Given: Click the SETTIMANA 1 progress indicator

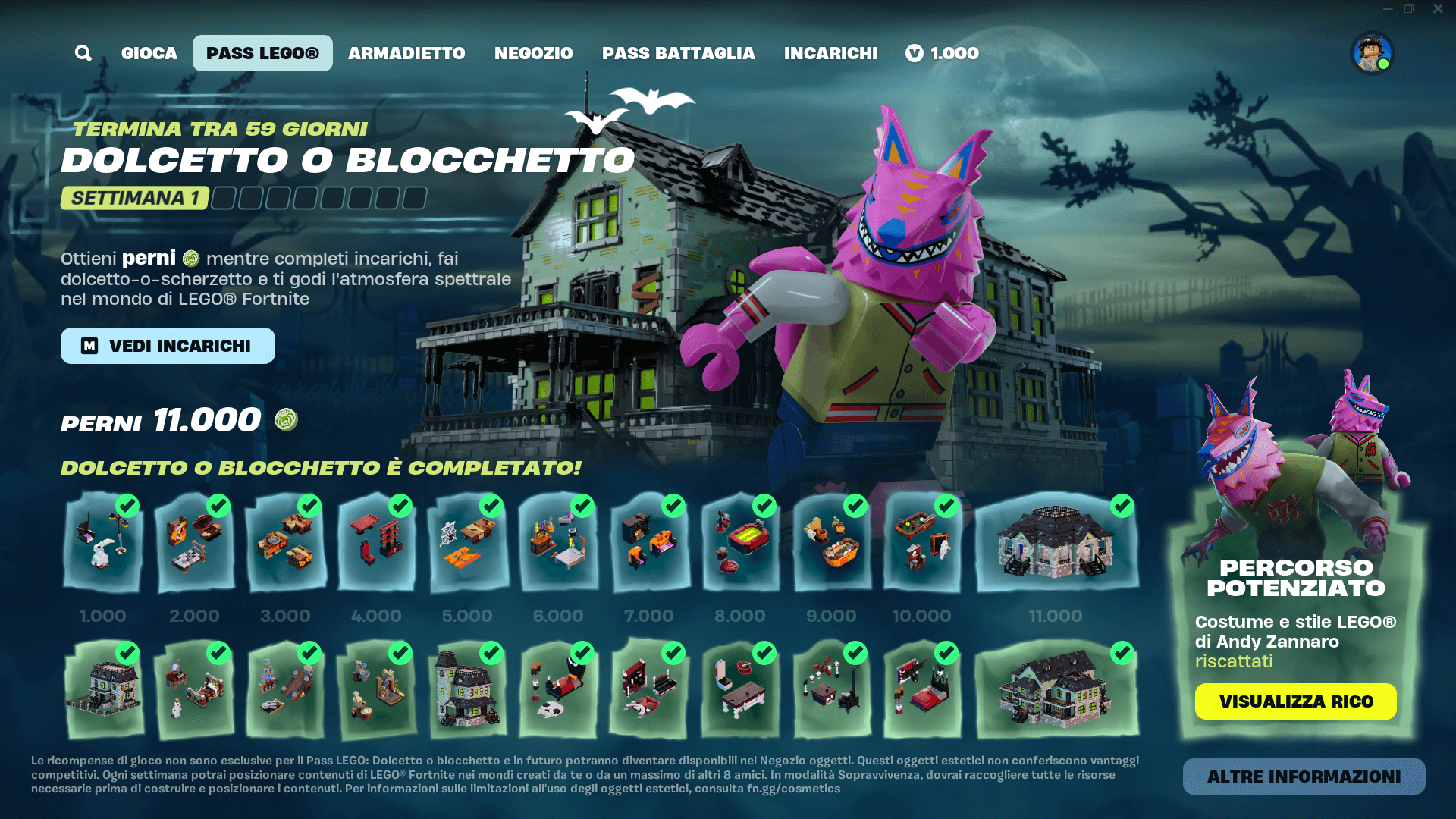Looking at the screenshot, I should [x=134, y=199].
